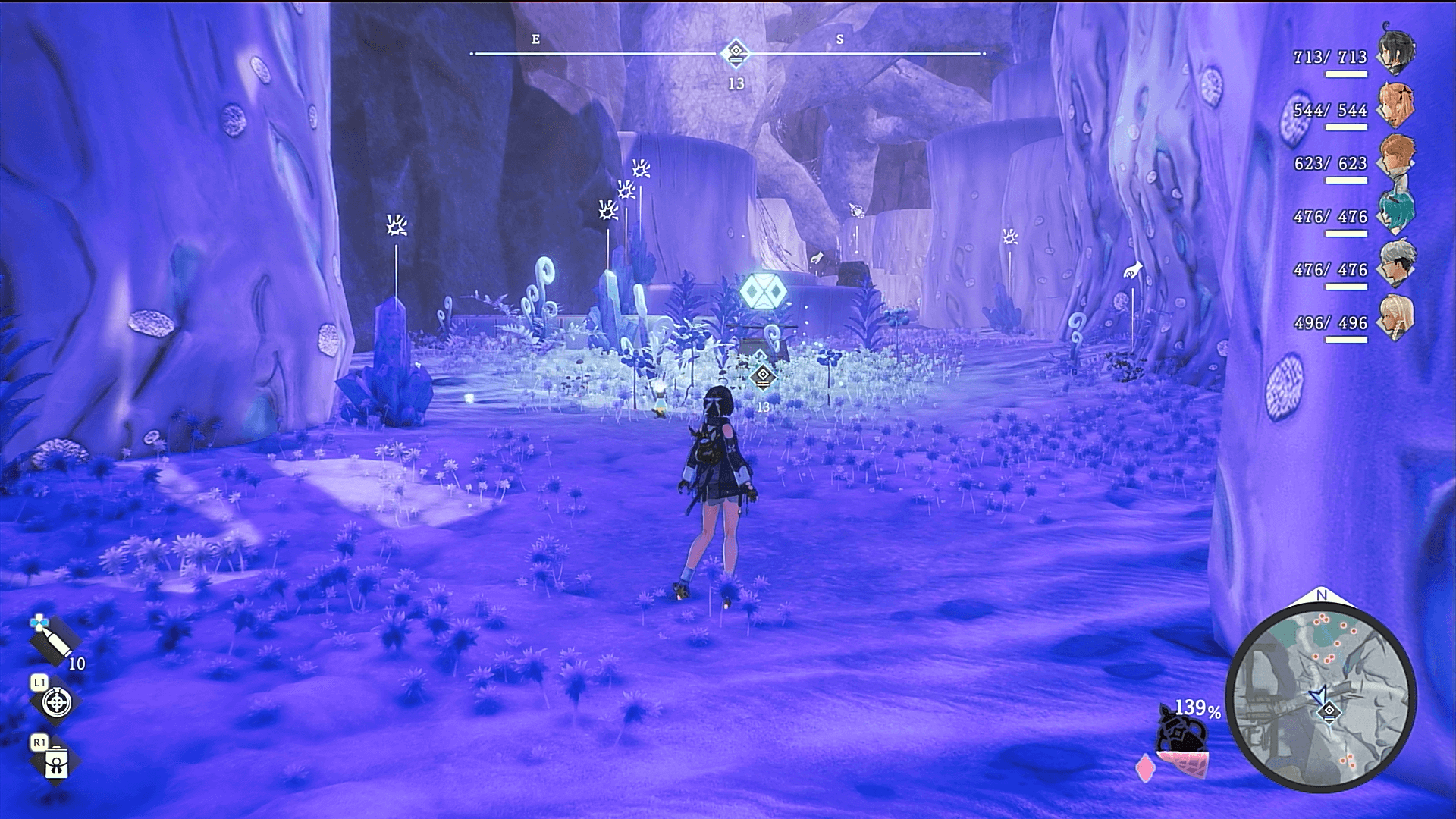Select the teal-haired party member portrait

click(1396, 212)
